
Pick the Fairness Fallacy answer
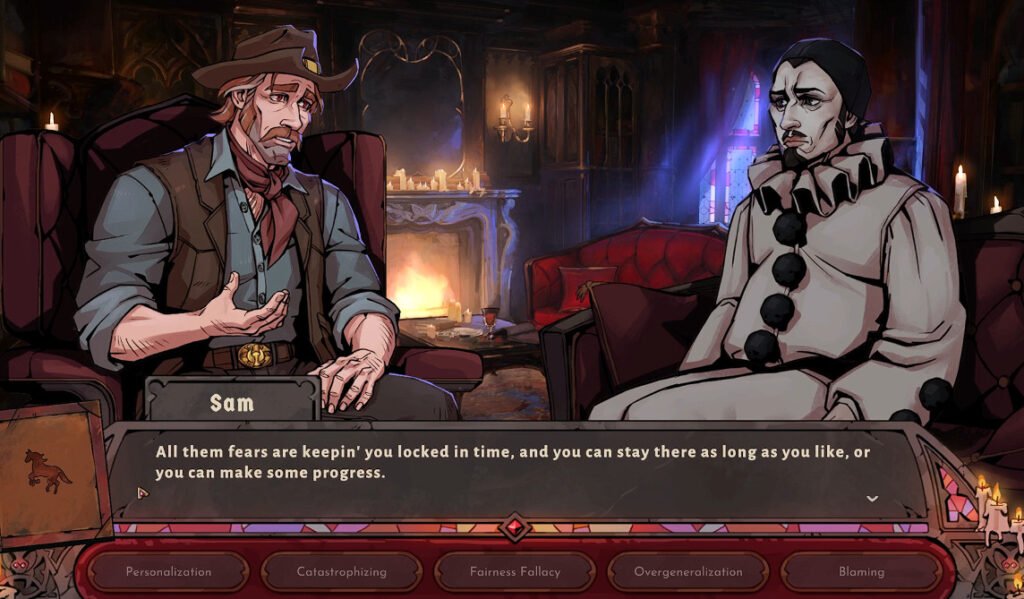click(515, 572)
